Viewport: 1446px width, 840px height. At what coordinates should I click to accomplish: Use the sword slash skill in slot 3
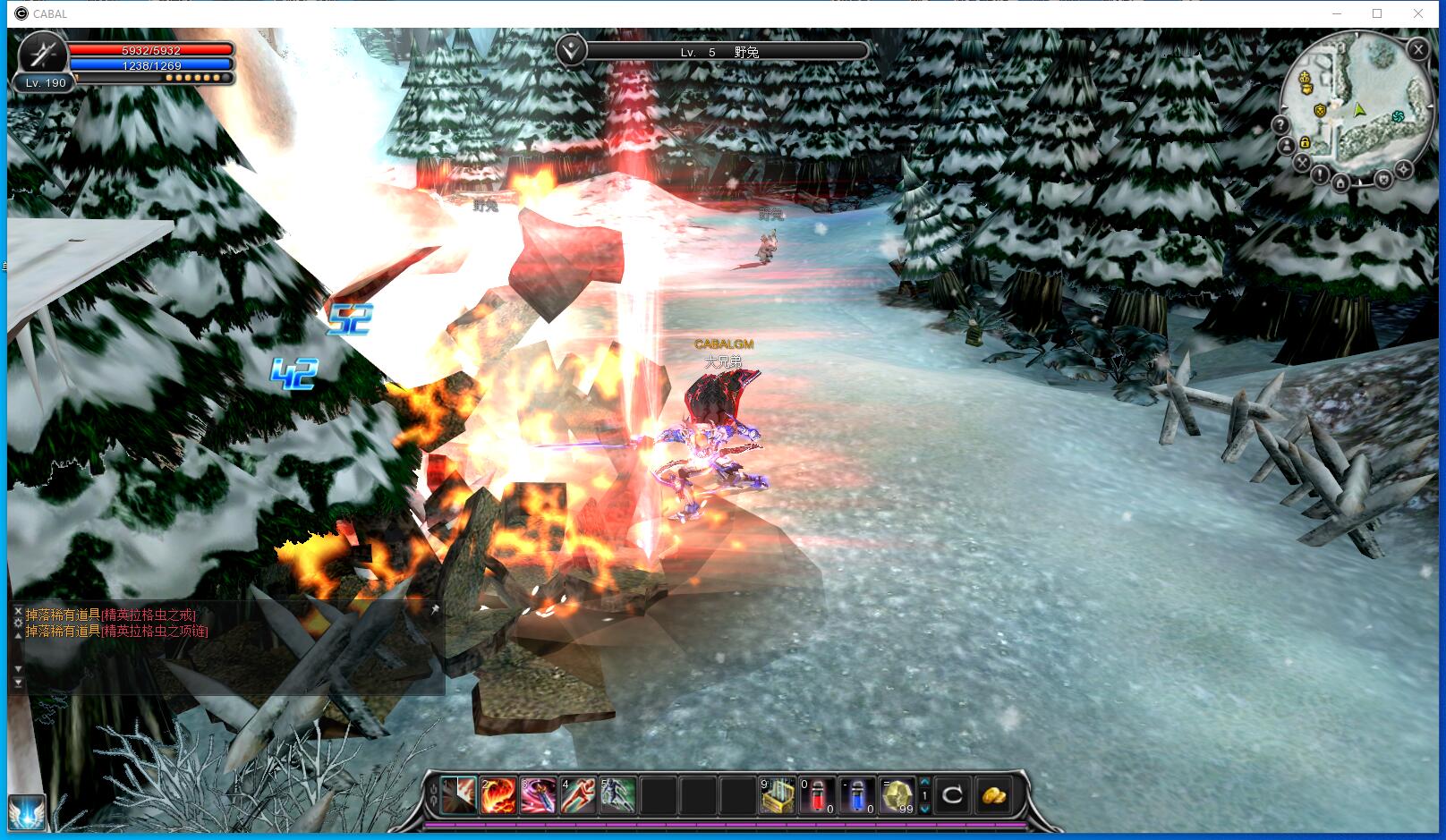pos(539,795)
